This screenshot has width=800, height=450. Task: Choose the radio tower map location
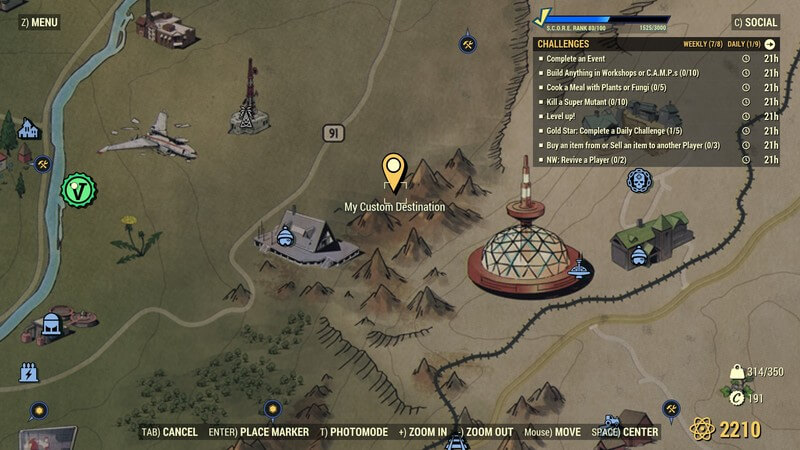243,99
